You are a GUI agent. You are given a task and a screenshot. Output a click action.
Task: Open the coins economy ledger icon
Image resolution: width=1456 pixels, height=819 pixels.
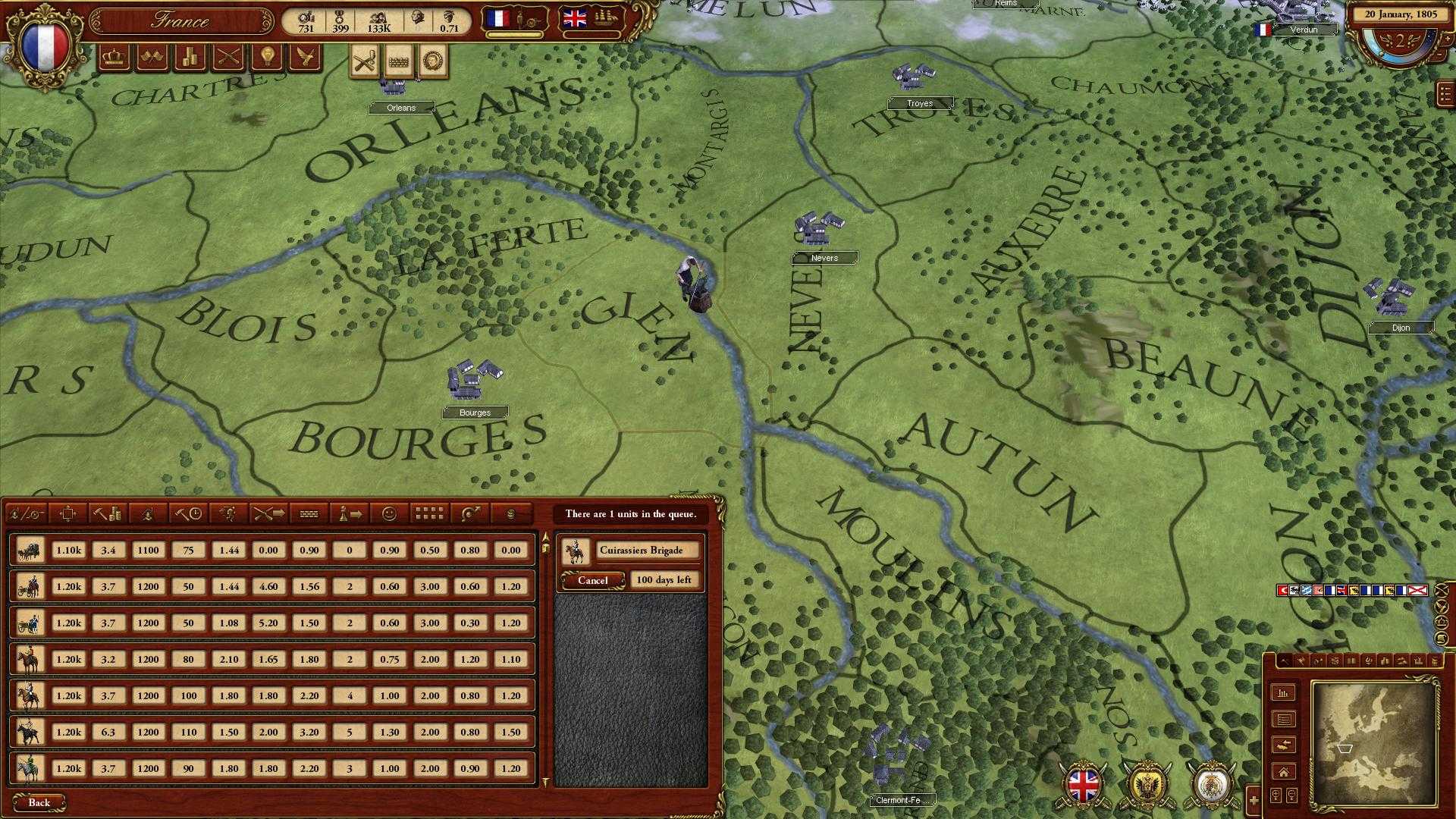pyautogui.click(x=189, y=57)
